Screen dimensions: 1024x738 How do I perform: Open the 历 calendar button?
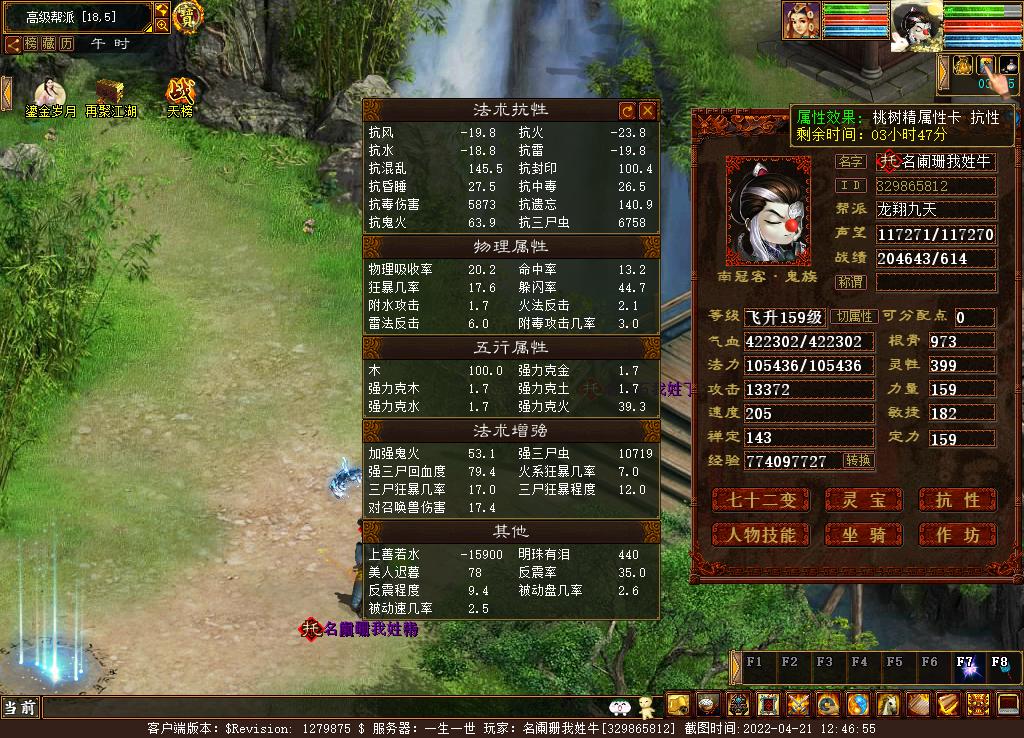coord(66,44)
